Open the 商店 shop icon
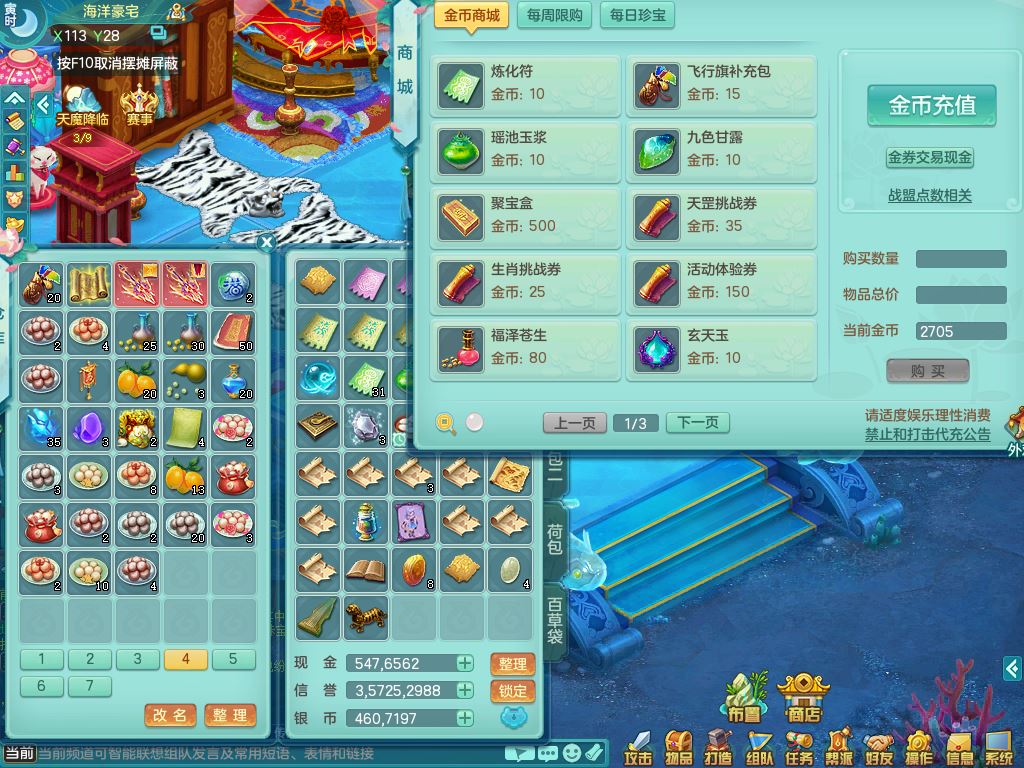Image resolution: width=1024 pixels, height=768 pixels. (x=803, y=698)
